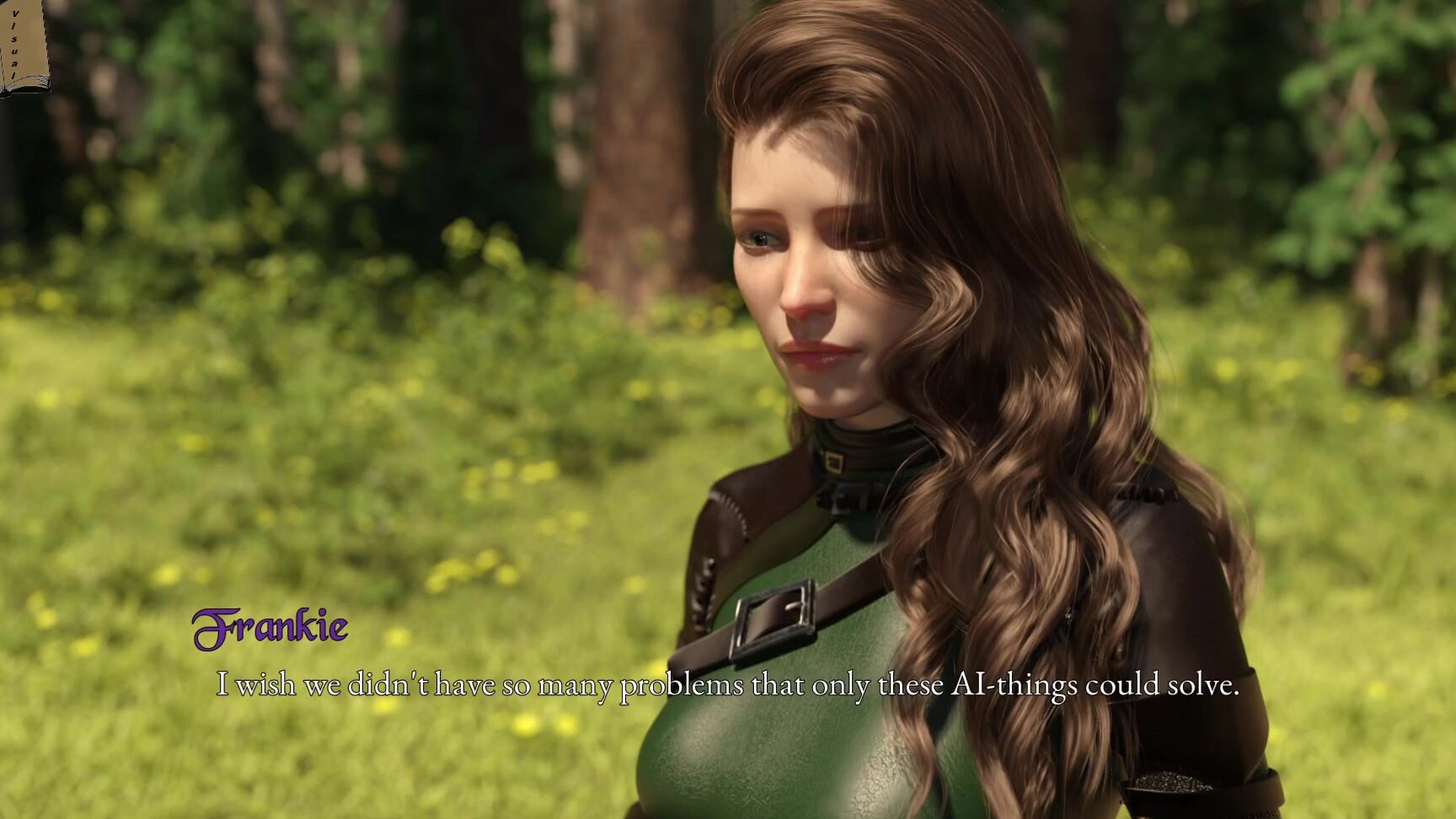Click the forest background behind Frankie
This screenshot has height=819, width=1456.
(337, 126)
